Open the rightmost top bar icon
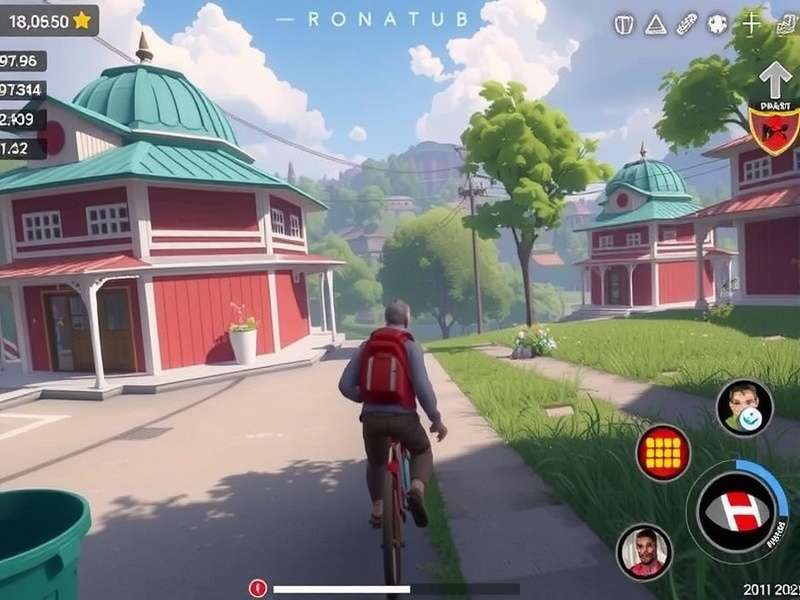Image resolution: width=800 pixels, height=600 pixels. (785, 24)
